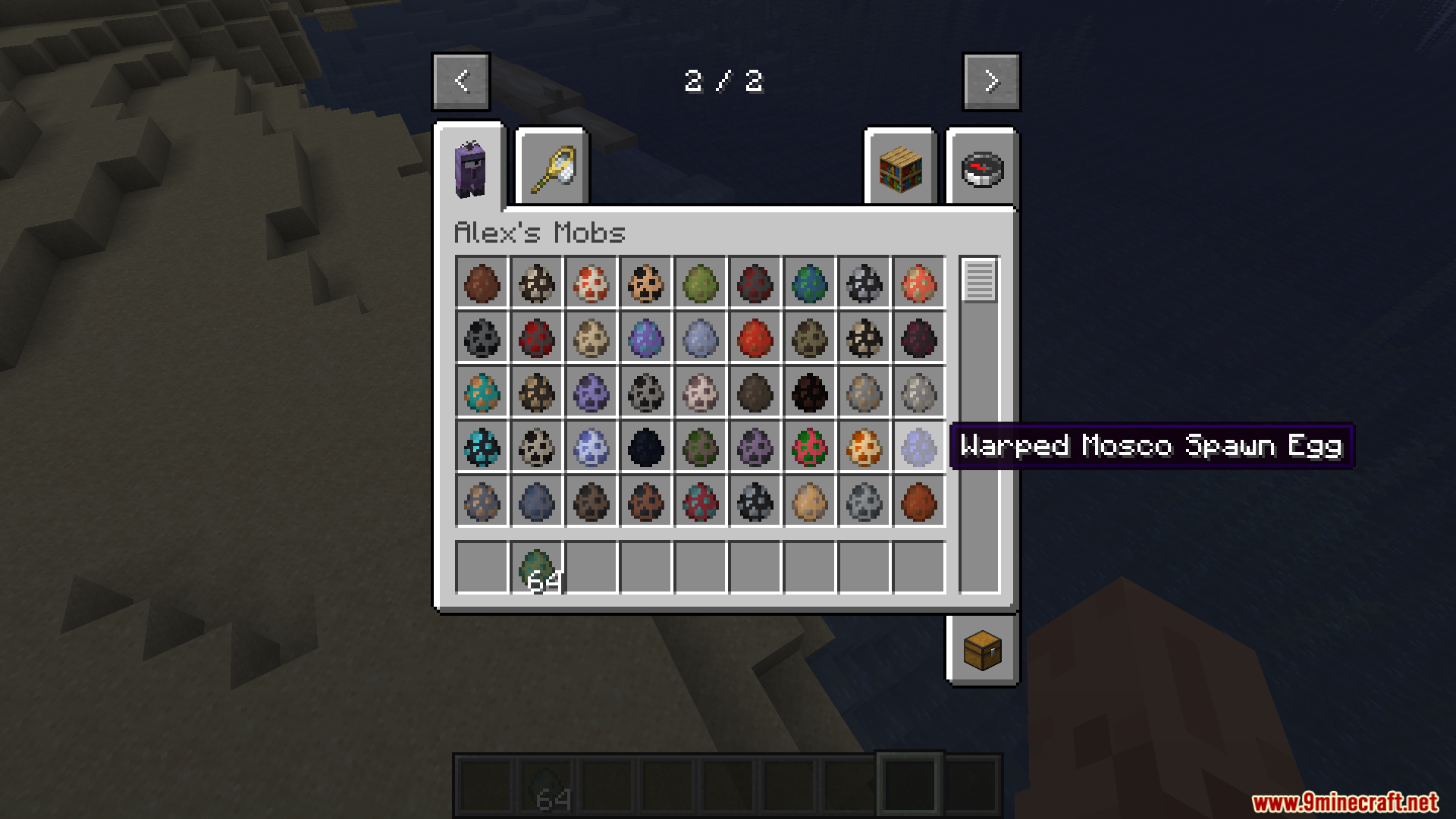
Task: Pick up the Warped Mosco Spawn Egg
Action: coord(918,447)
